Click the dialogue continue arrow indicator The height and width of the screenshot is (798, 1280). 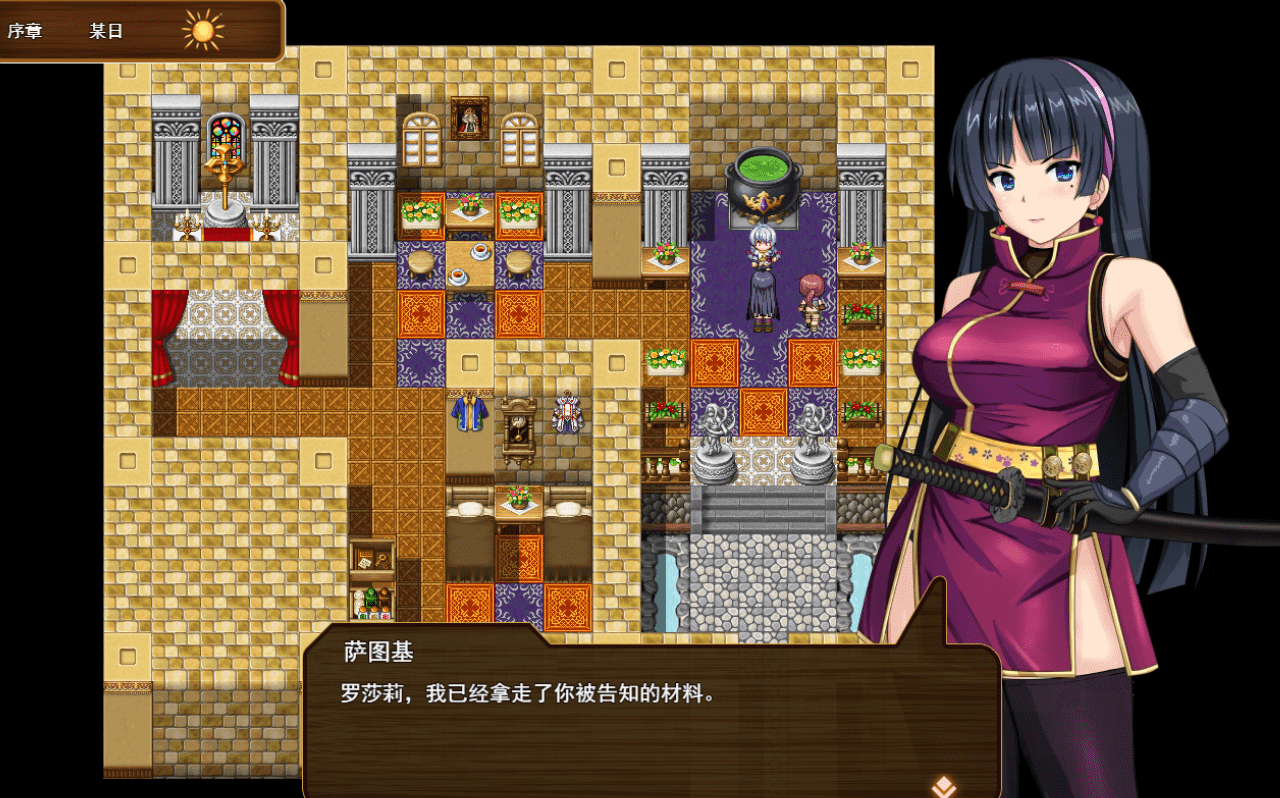(x=942, y=786)
